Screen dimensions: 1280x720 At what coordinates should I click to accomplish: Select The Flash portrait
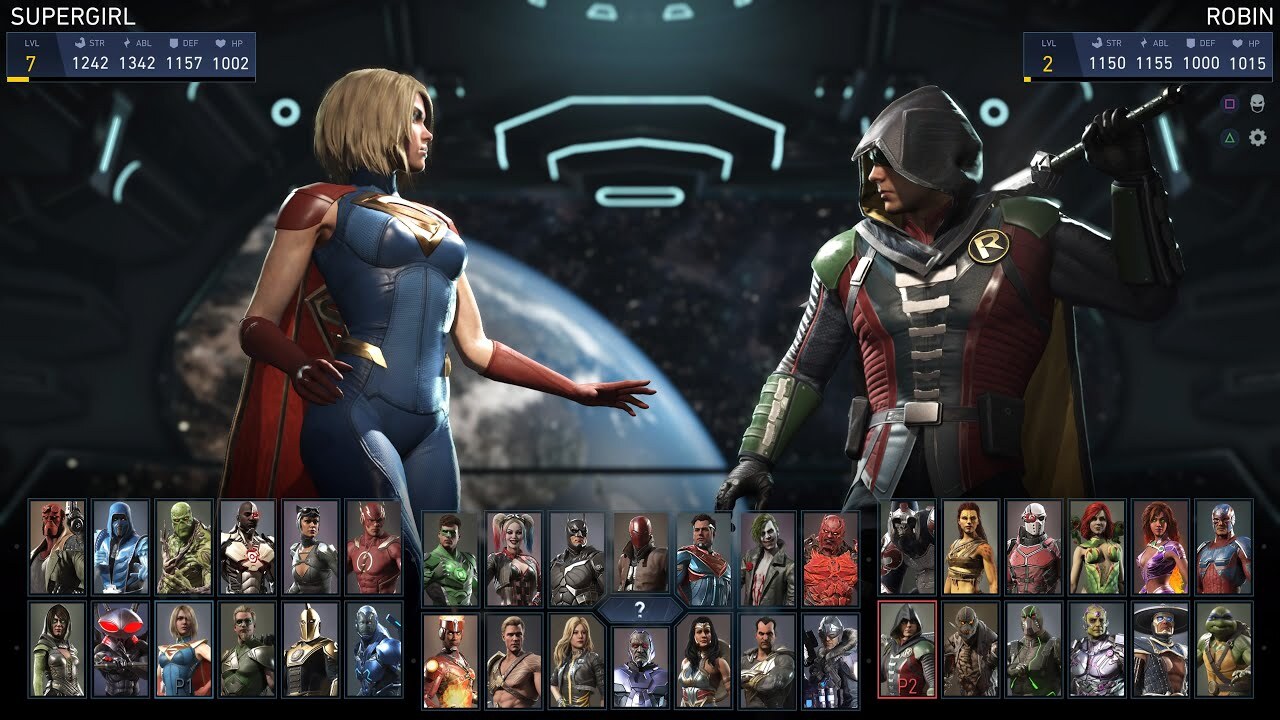[x=374, y=547]
